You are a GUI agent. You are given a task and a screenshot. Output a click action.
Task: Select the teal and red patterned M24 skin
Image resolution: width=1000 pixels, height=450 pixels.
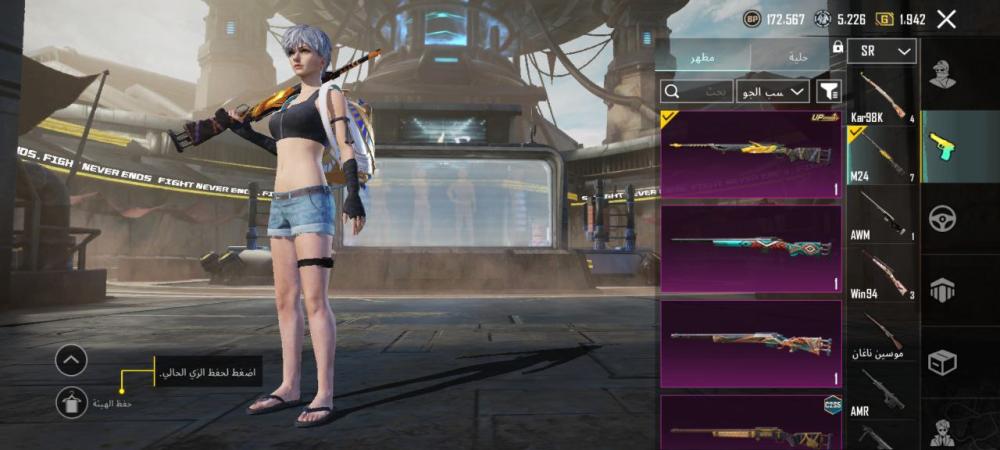click(751, 249)
